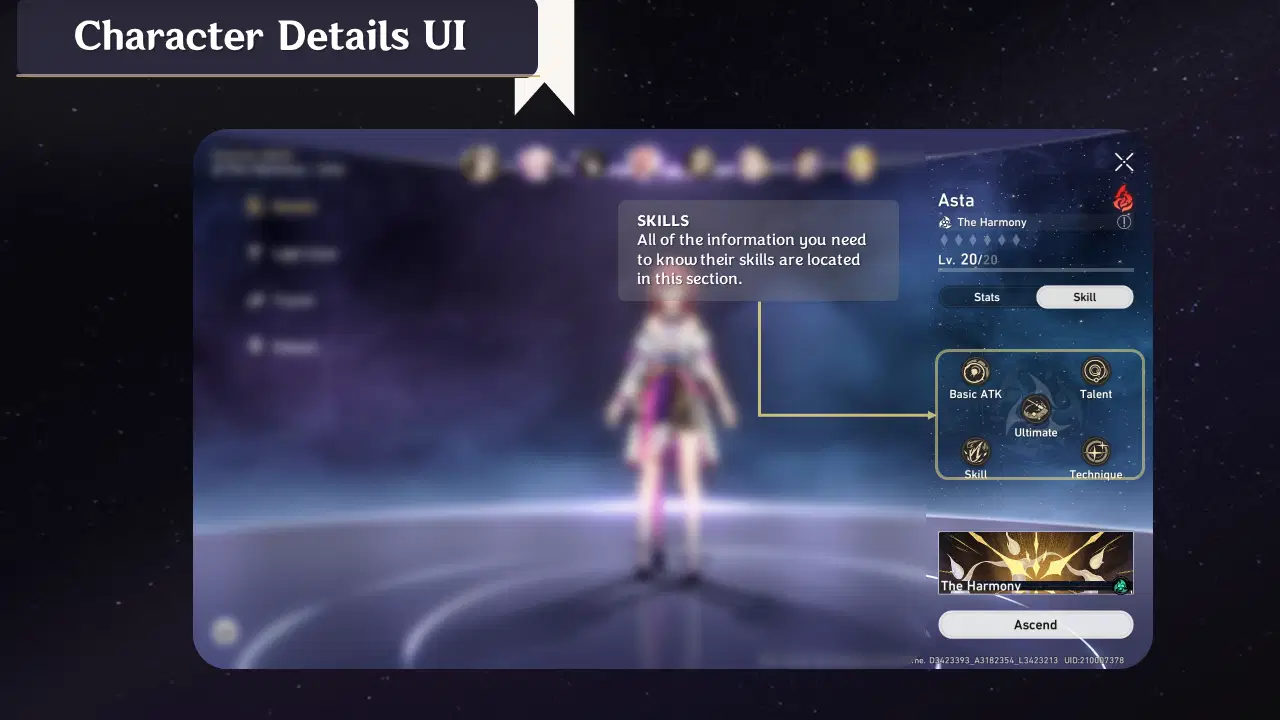Open The Harmony traces banner

1035,561
